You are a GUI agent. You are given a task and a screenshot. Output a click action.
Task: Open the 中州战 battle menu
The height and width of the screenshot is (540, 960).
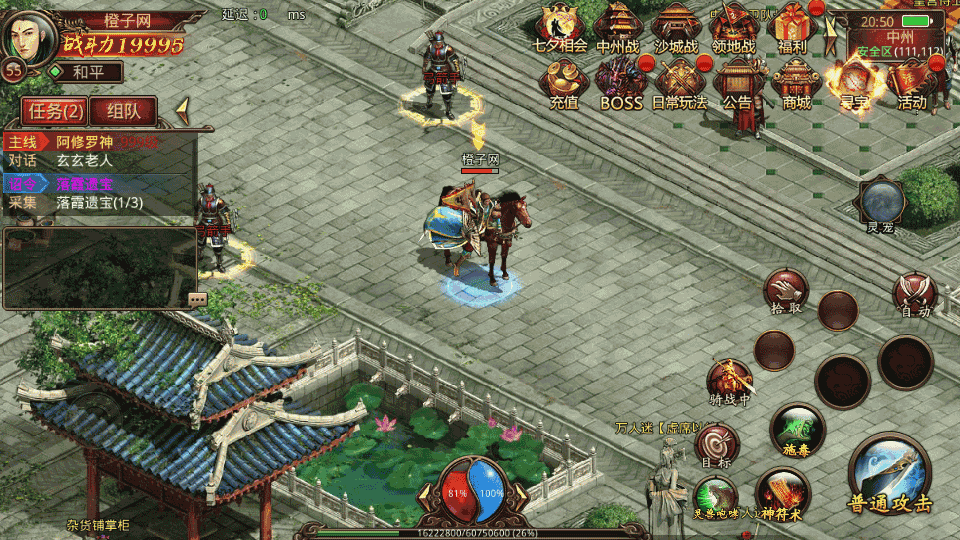[x=619, y=28]
